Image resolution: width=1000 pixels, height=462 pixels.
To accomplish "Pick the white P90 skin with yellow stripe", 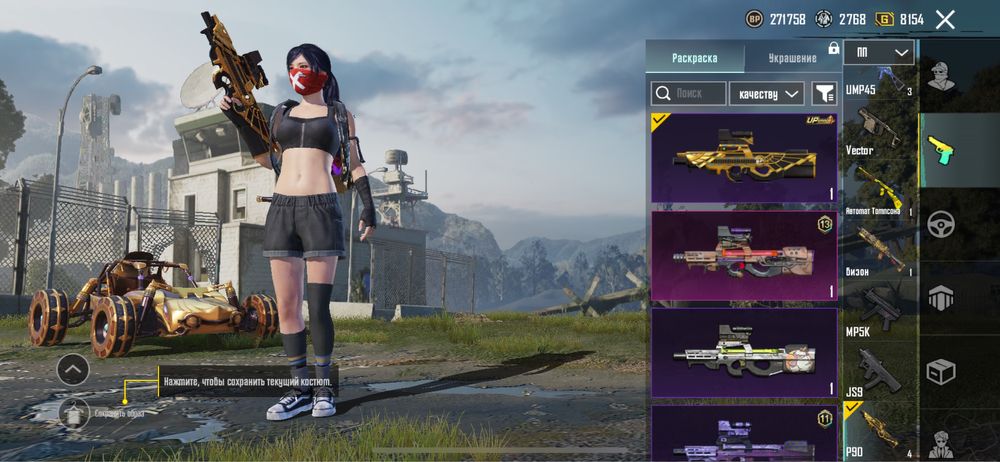I will (744, 353).
